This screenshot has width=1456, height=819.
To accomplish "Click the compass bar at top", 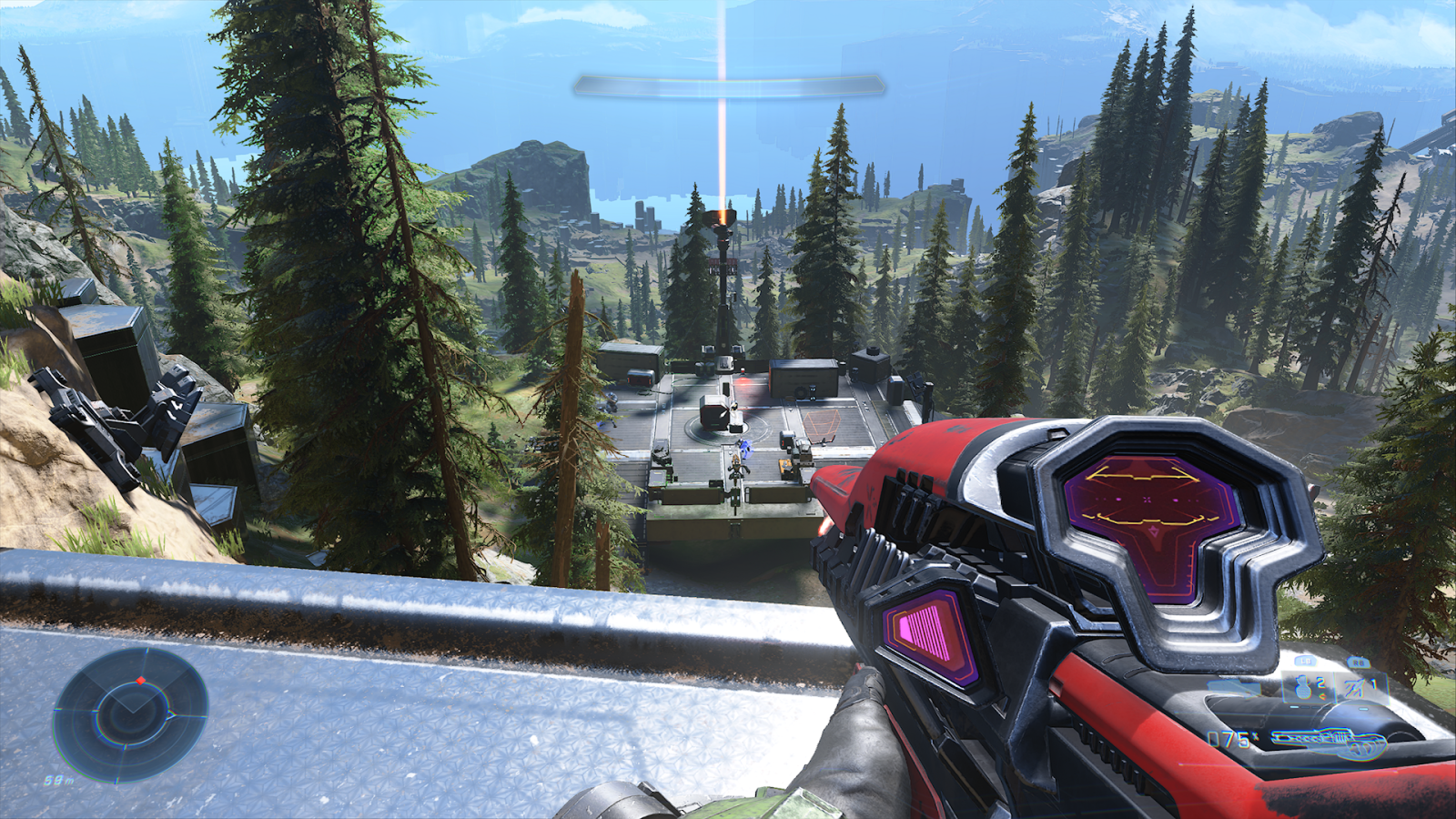I will pos(728,86).
